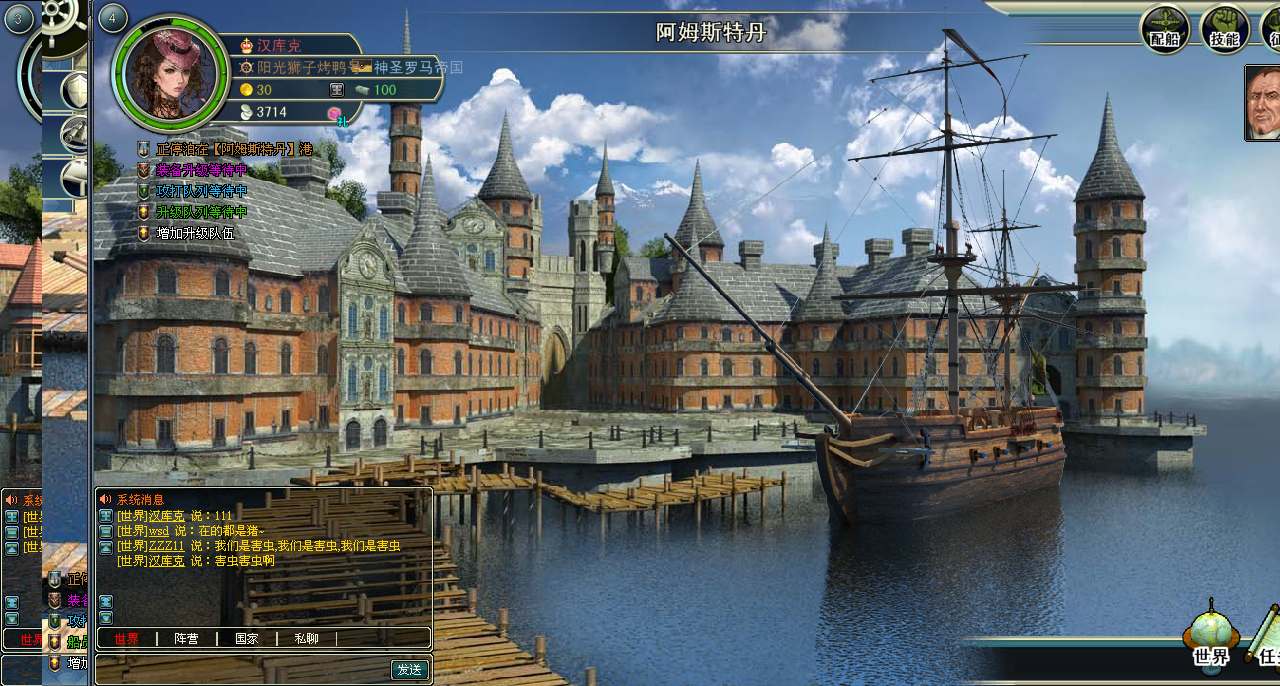Open the 装备升级等待中 equipment upgrade queue
The width and height of the screenshot is (1280, 686).
point(201,170)
